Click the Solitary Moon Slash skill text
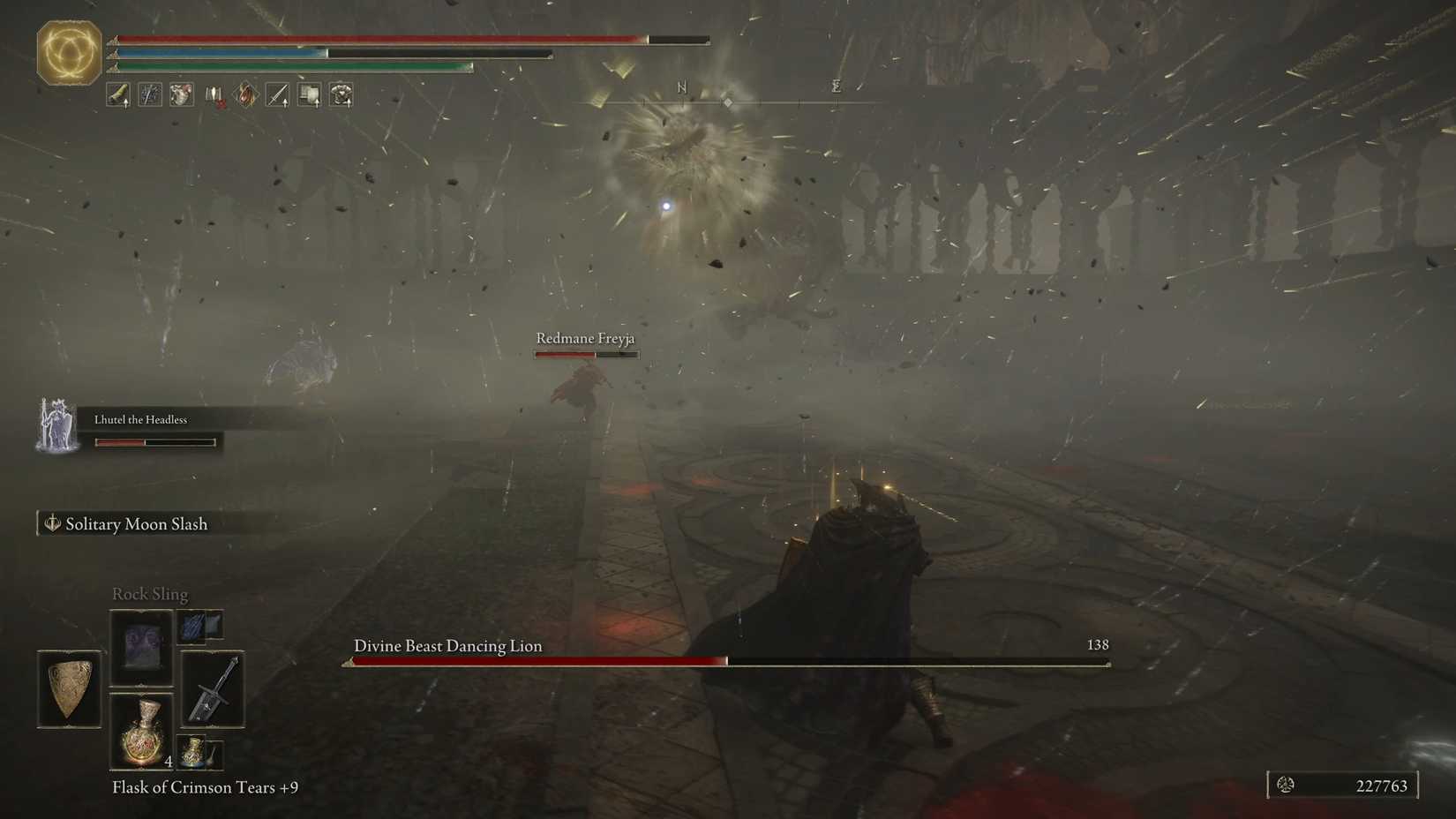This screenshot has height=819, width=1456. click(136, 523)
